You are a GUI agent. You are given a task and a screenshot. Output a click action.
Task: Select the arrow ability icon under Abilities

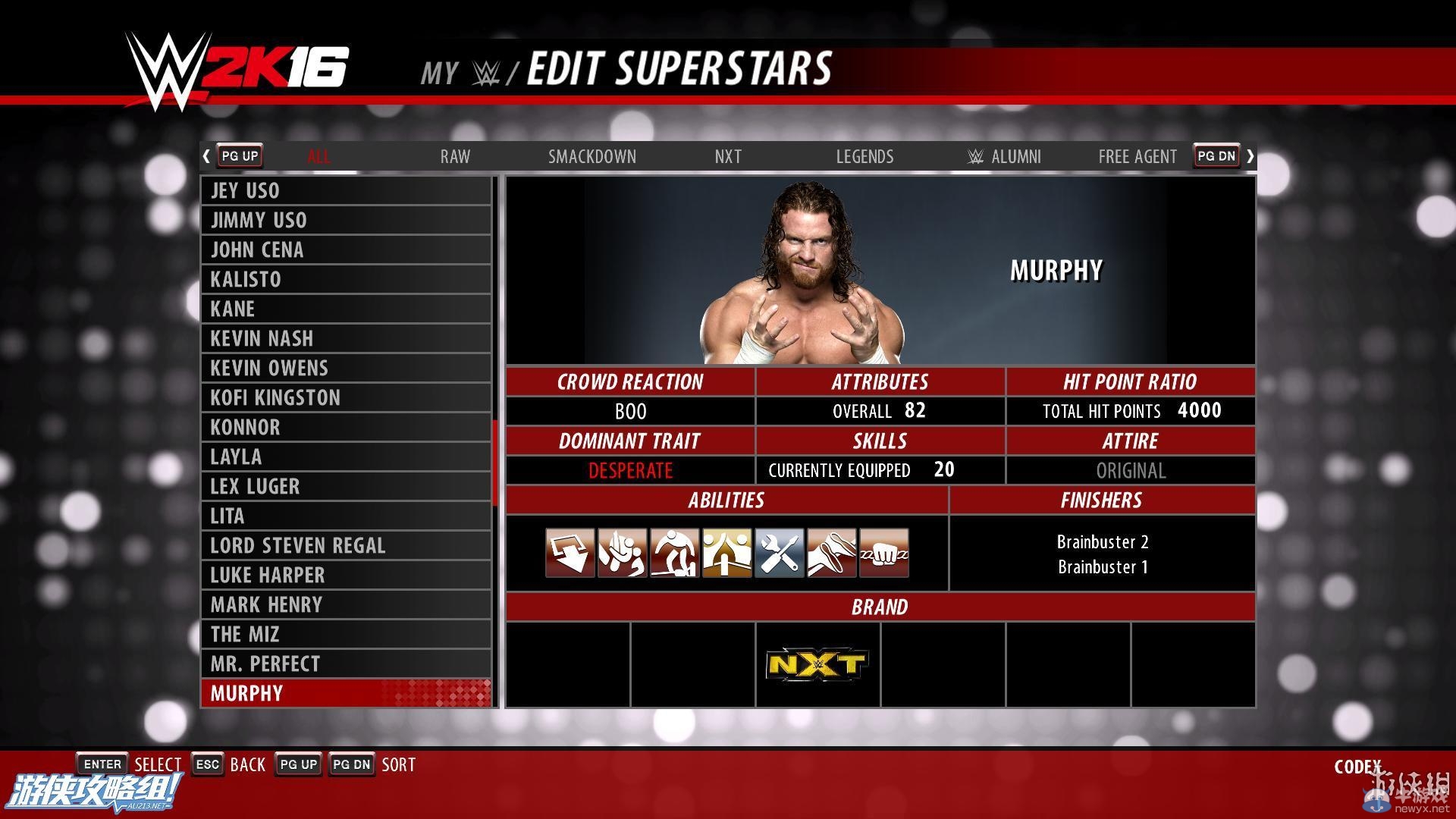pos(570,553)
